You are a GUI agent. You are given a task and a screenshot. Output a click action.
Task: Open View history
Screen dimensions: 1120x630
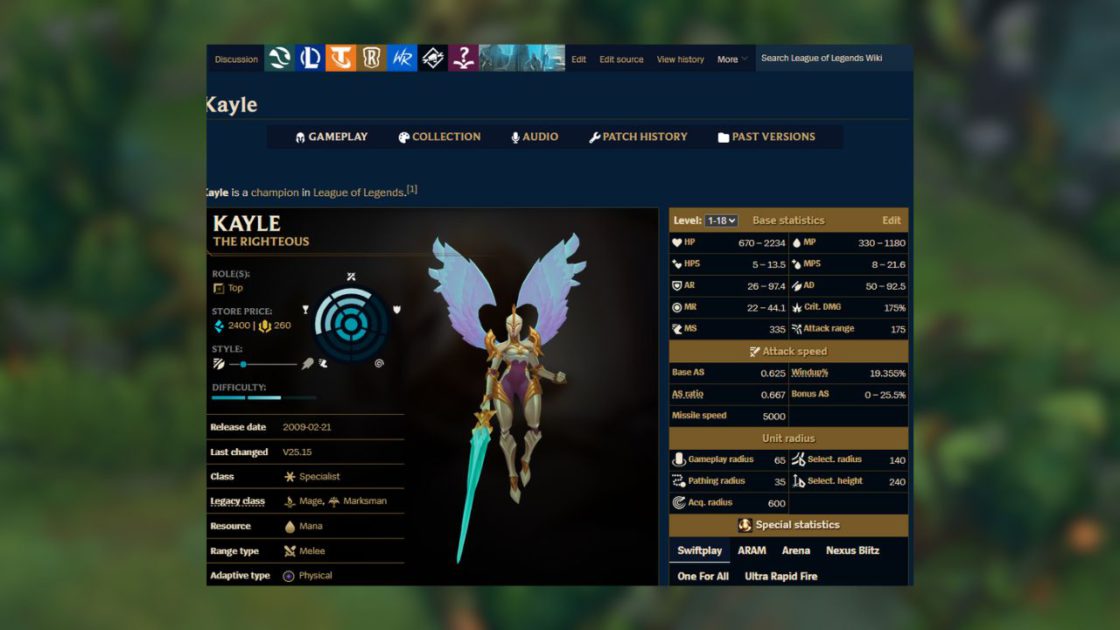(x=680, y=59)
